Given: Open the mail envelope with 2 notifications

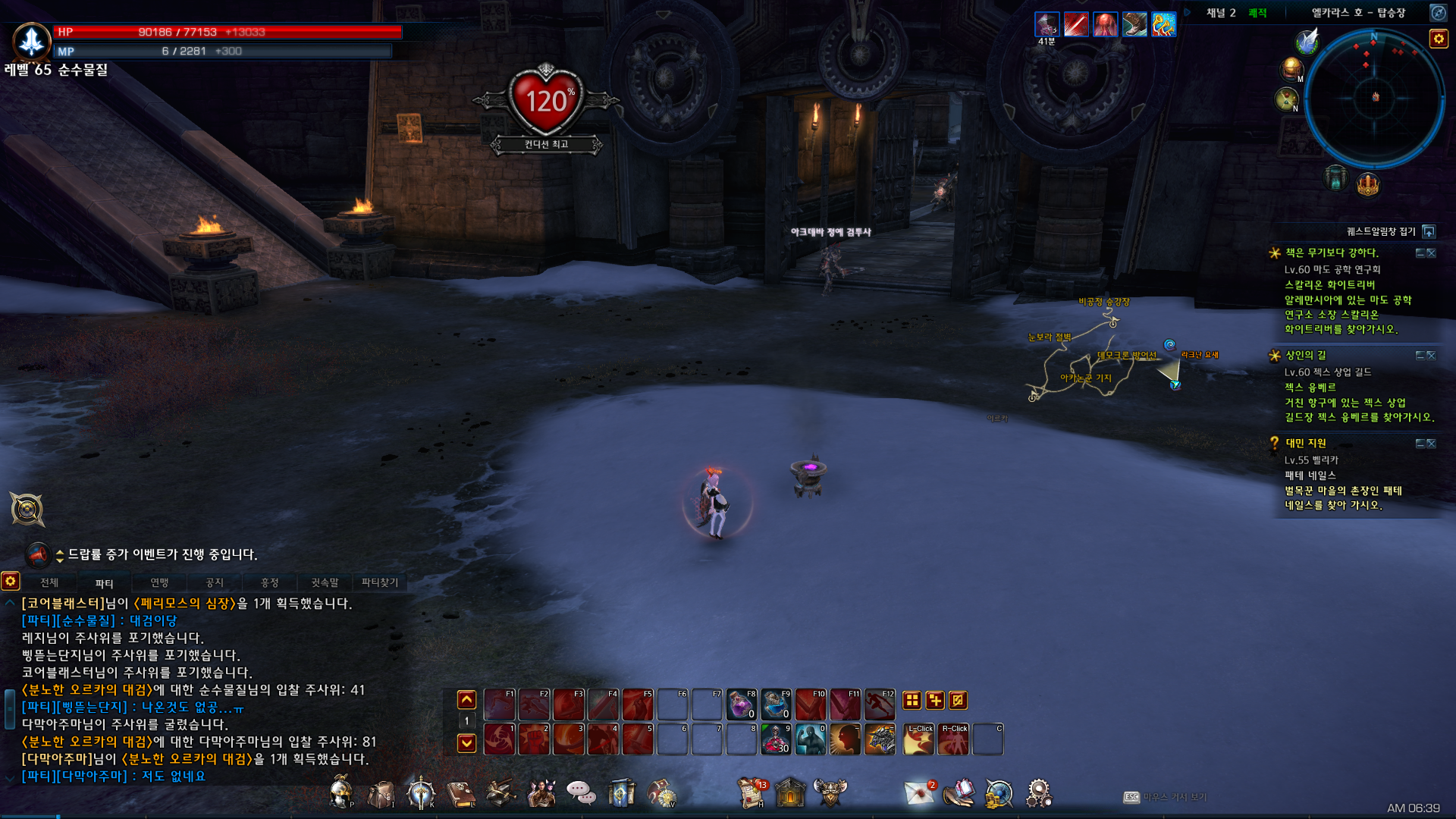Looking at the screenshot, I should click(x=920, y=794).
